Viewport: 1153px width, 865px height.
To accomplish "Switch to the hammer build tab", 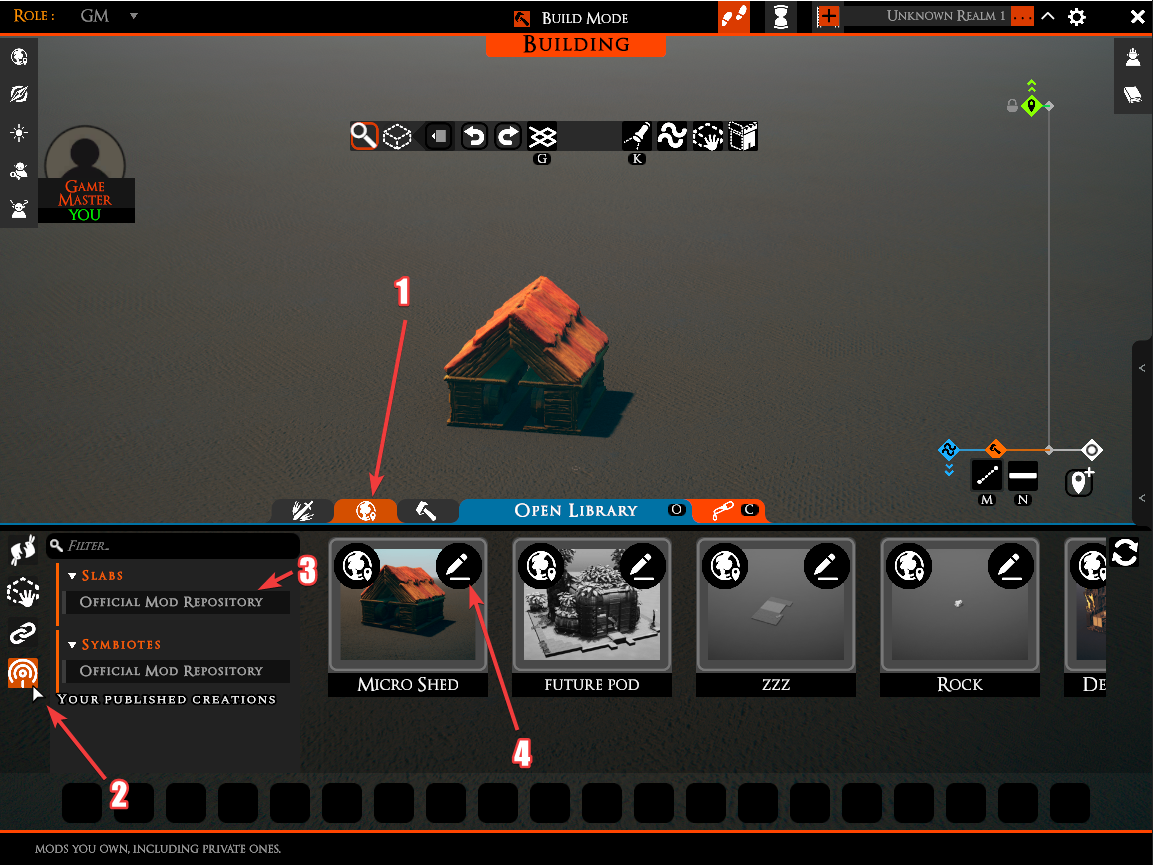I will 427,511.
